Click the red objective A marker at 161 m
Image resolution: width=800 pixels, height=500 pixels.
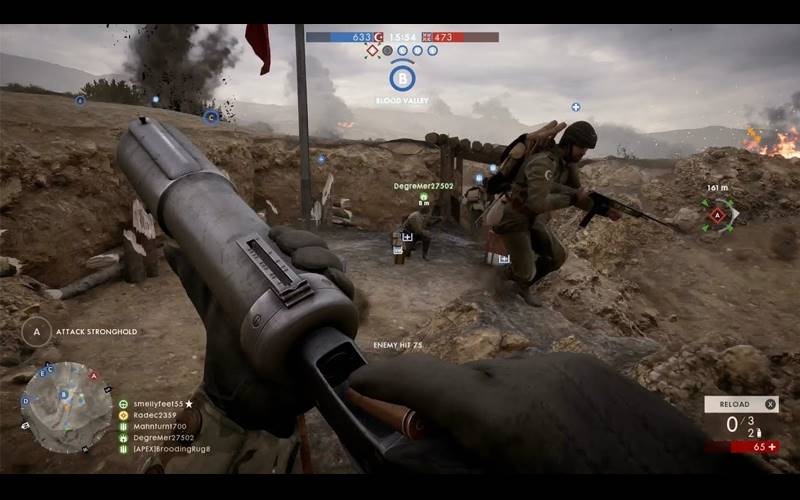[x=718, y=214]
